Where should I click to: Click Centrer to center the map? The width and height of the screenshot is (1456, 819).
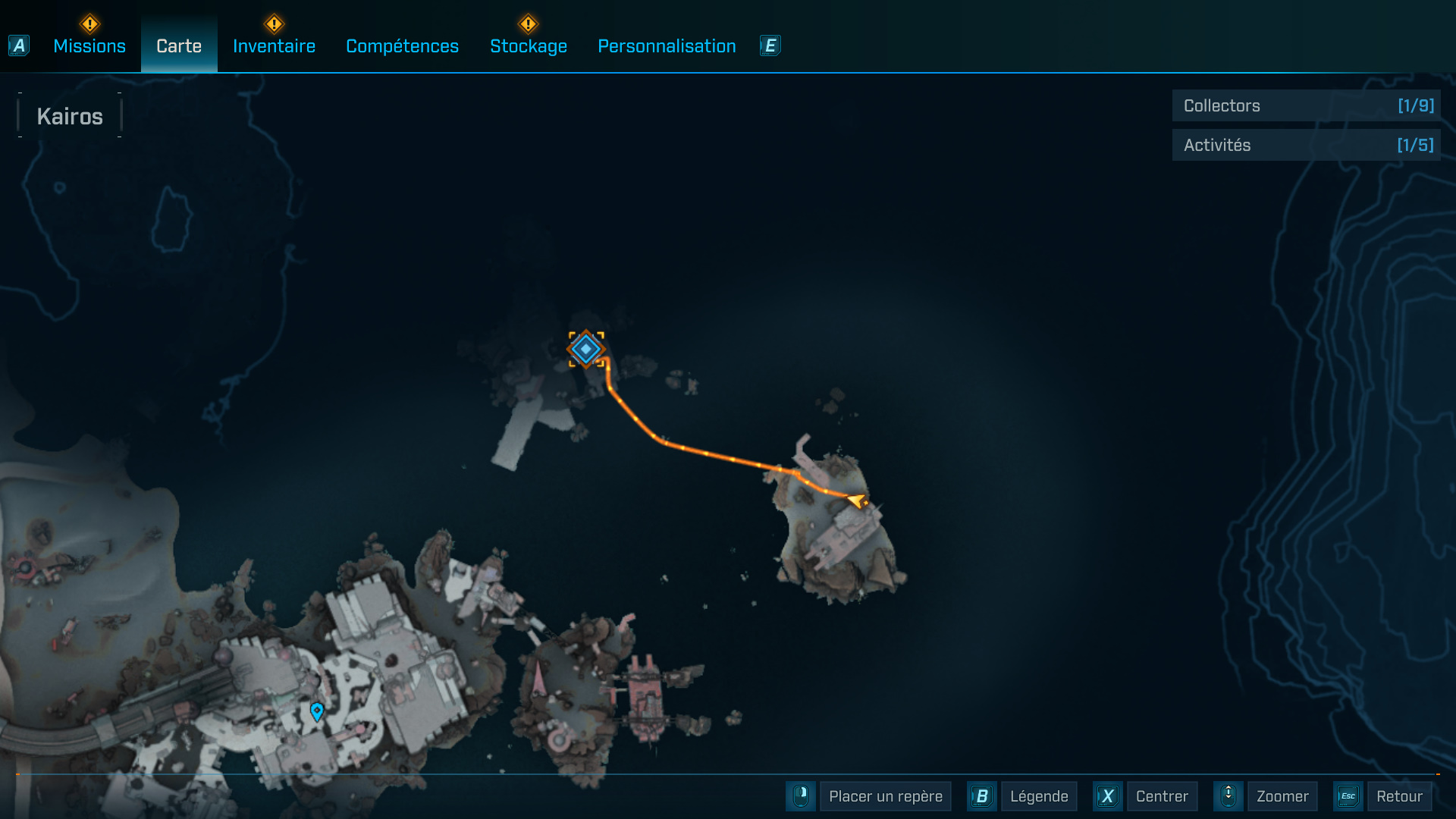pos(1161,796)
